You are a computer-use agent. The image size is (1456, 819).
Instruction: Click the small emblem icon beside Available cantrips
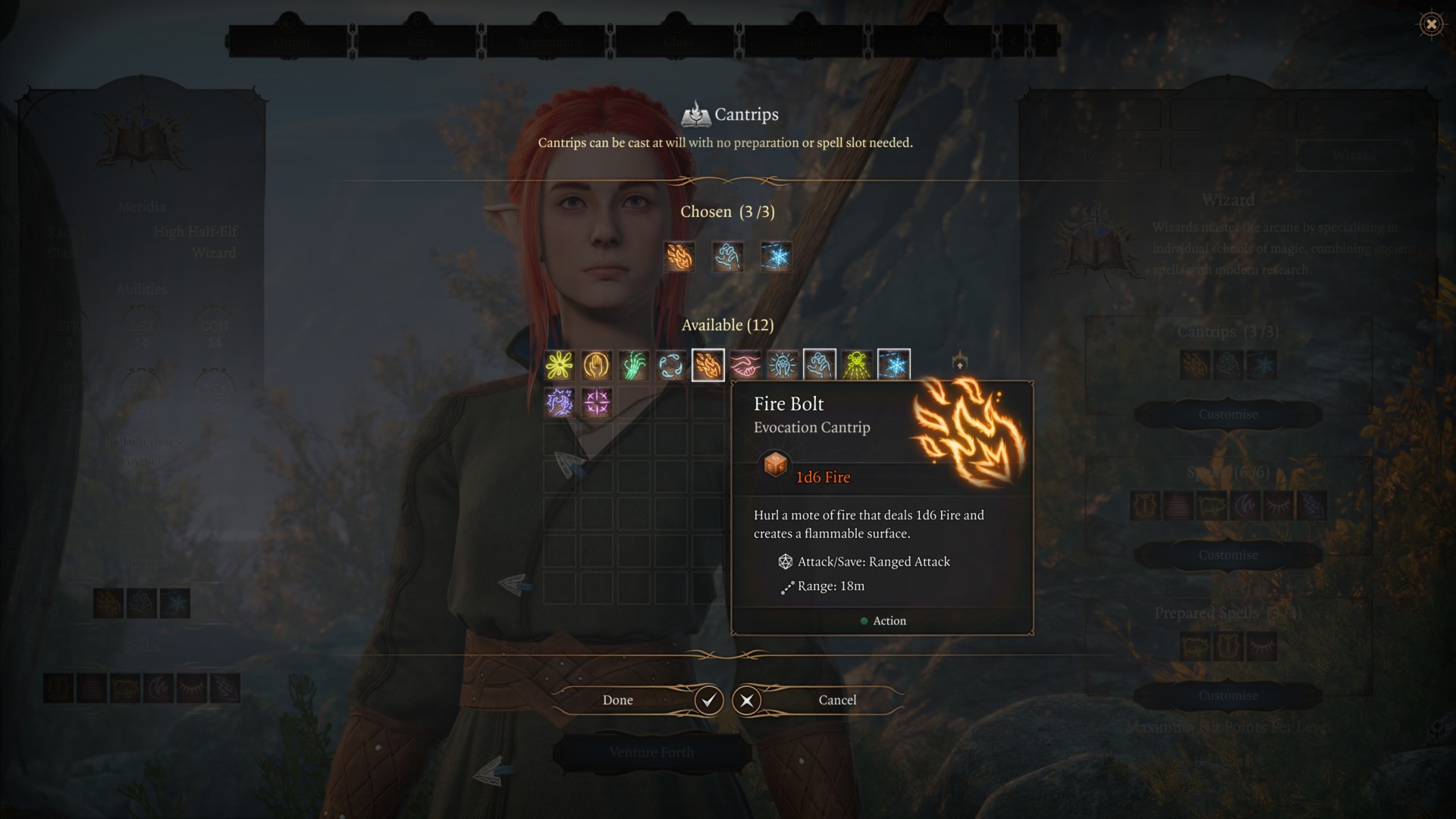[959, 362]
